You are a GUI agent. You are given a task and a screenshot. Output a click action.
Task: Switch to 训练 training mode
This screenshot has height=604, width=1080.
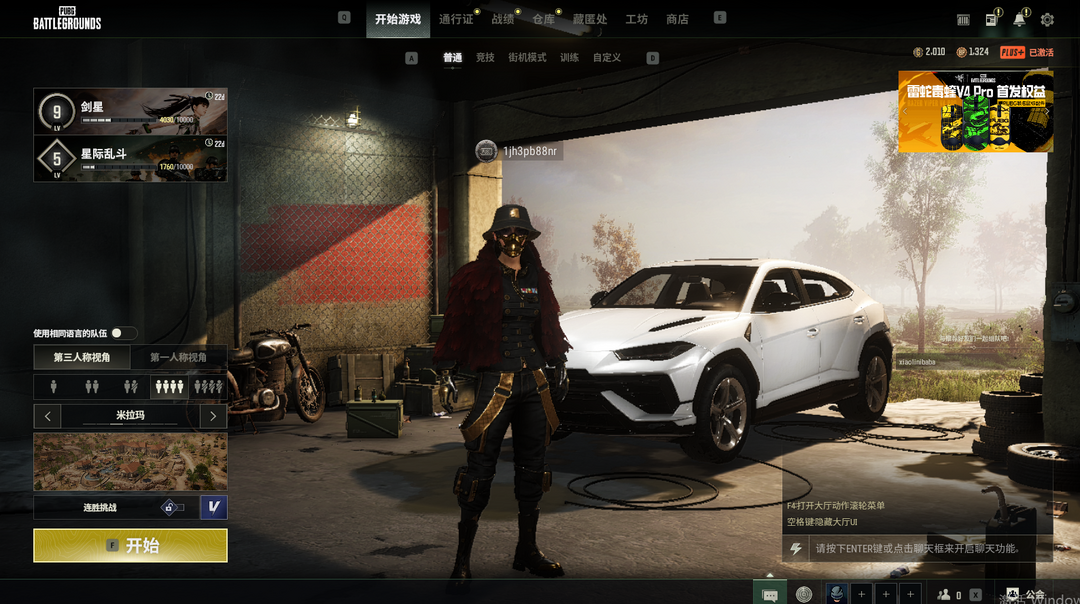[x=569, y=58]
